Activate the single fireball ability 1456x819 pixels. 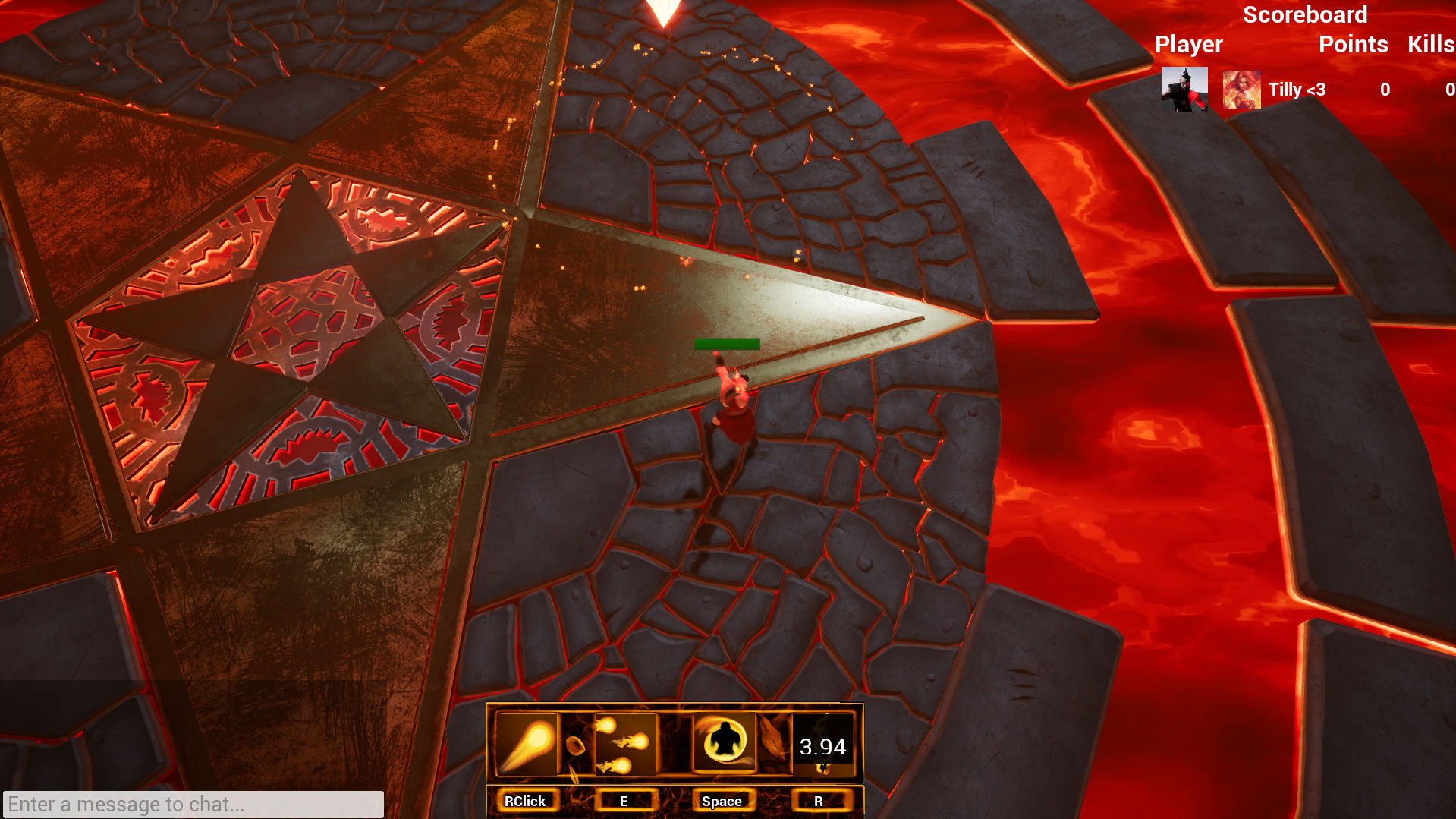pos(527,745)
